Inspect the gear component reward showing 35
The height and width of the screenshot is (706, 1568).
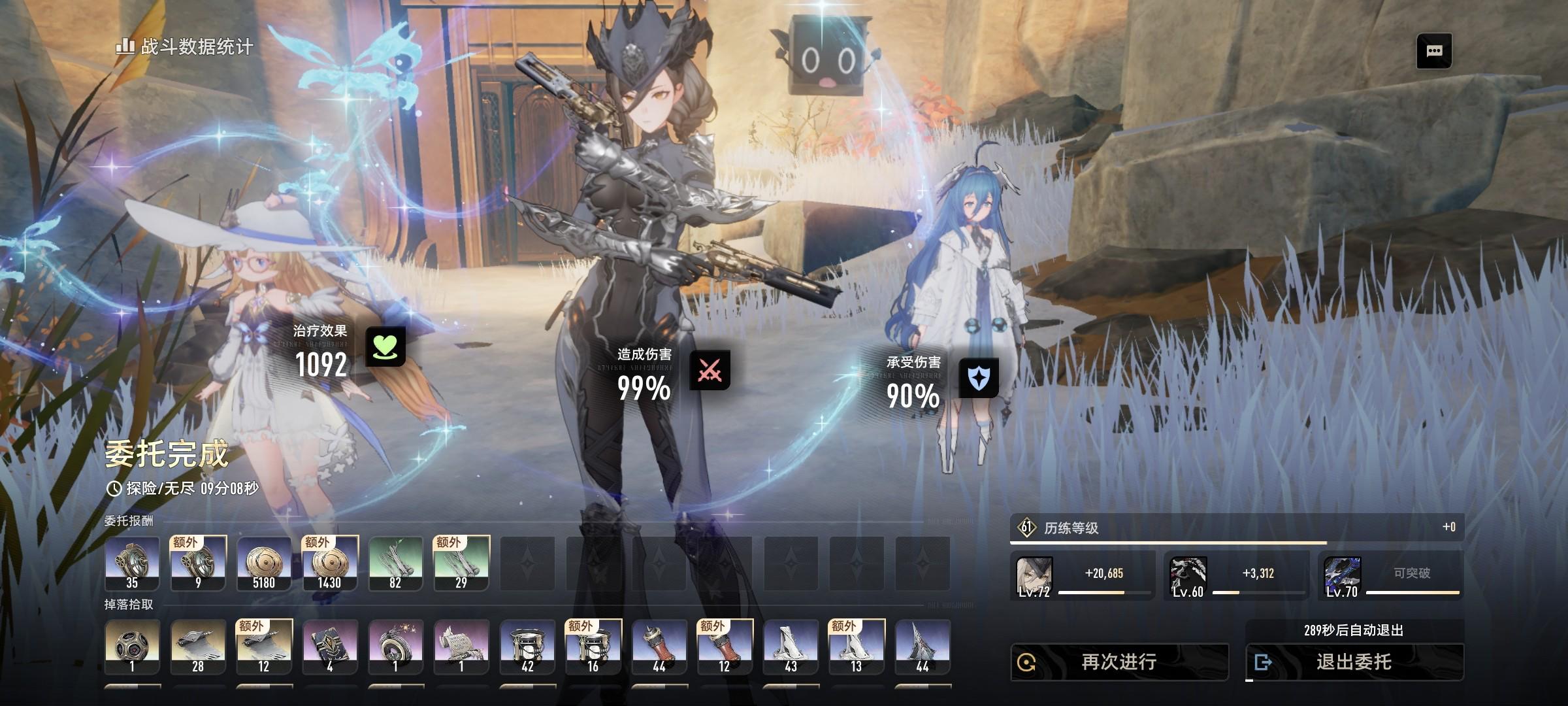click(x=132, y=563)
